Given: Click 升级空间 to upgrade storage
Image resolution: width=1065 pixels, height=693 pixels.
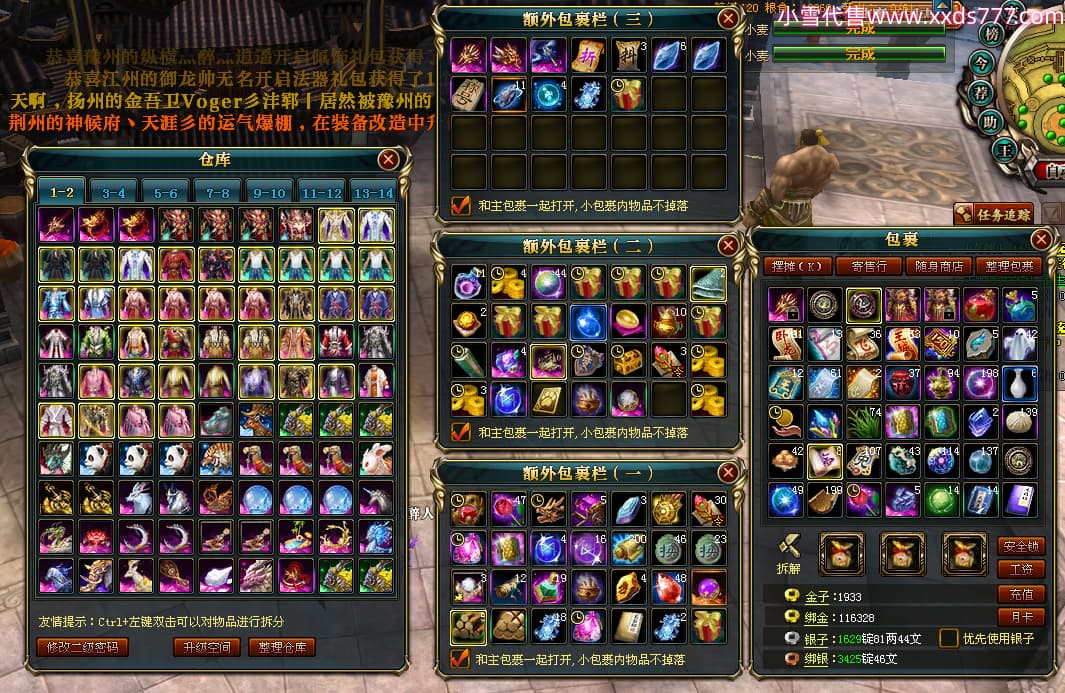Looking at the screenshot, I should [207, 647].
